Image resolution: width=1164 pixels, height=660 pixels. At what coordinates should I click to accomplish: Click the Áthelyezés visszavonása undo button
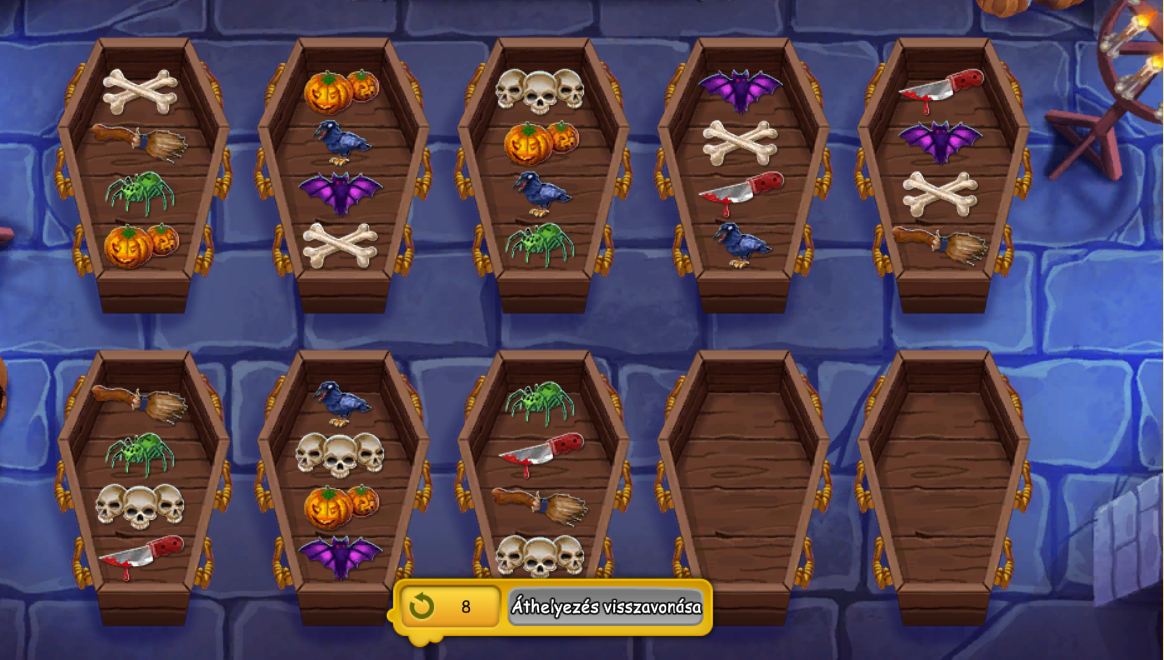click(x=605, y=607)
